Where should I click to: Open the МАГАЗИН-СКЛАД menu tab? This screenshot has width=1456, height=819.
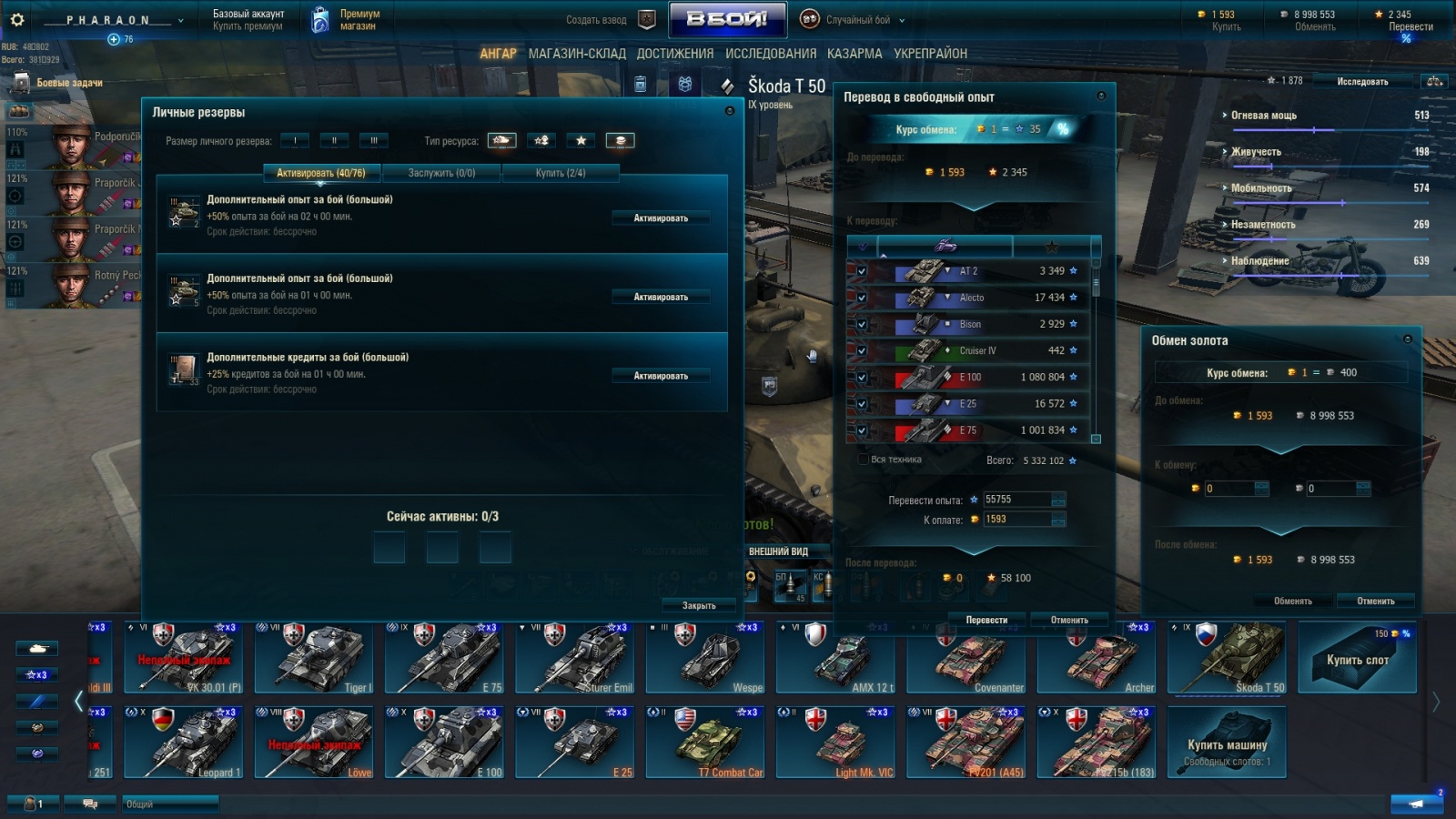[x=577, y=54]
